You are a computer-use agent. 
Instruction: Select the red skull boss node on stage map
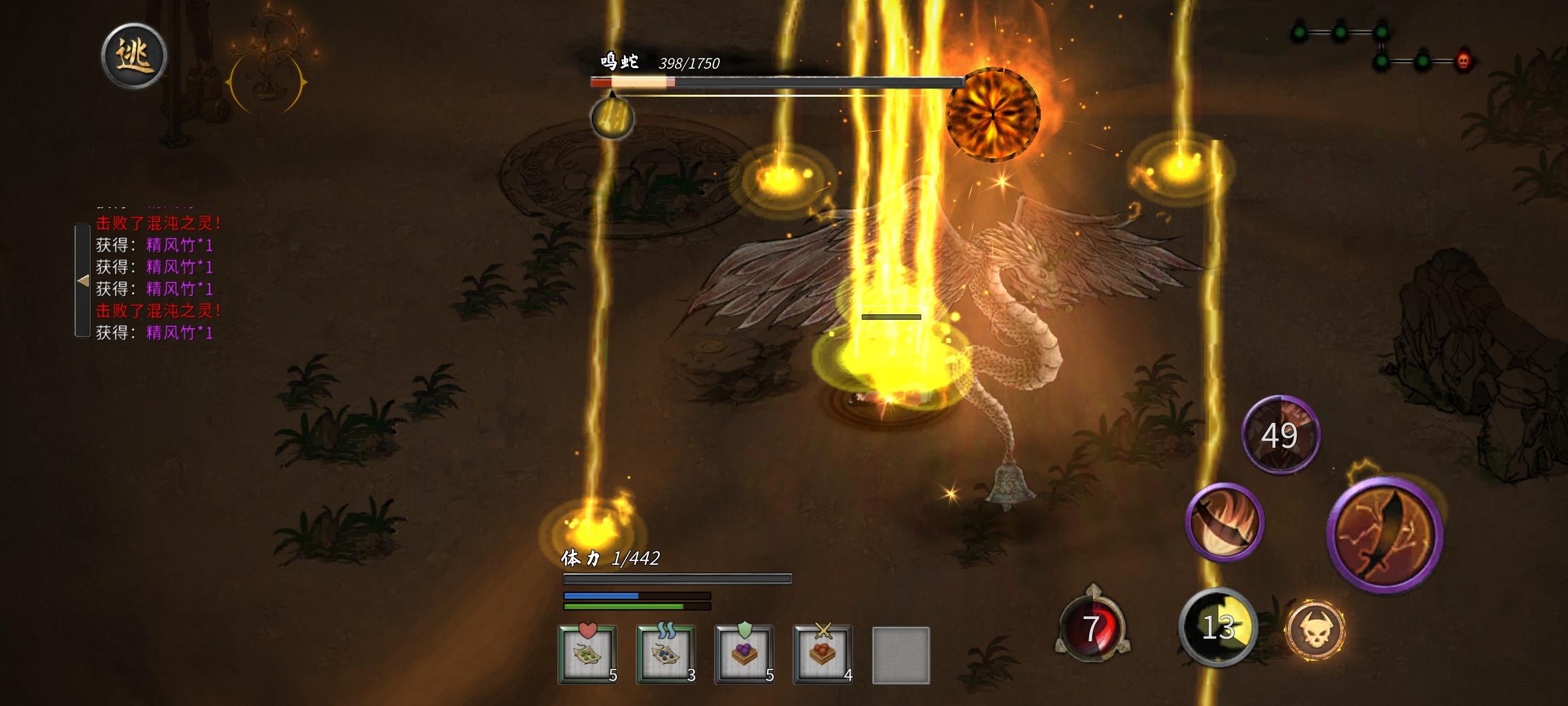(1463, 62)
